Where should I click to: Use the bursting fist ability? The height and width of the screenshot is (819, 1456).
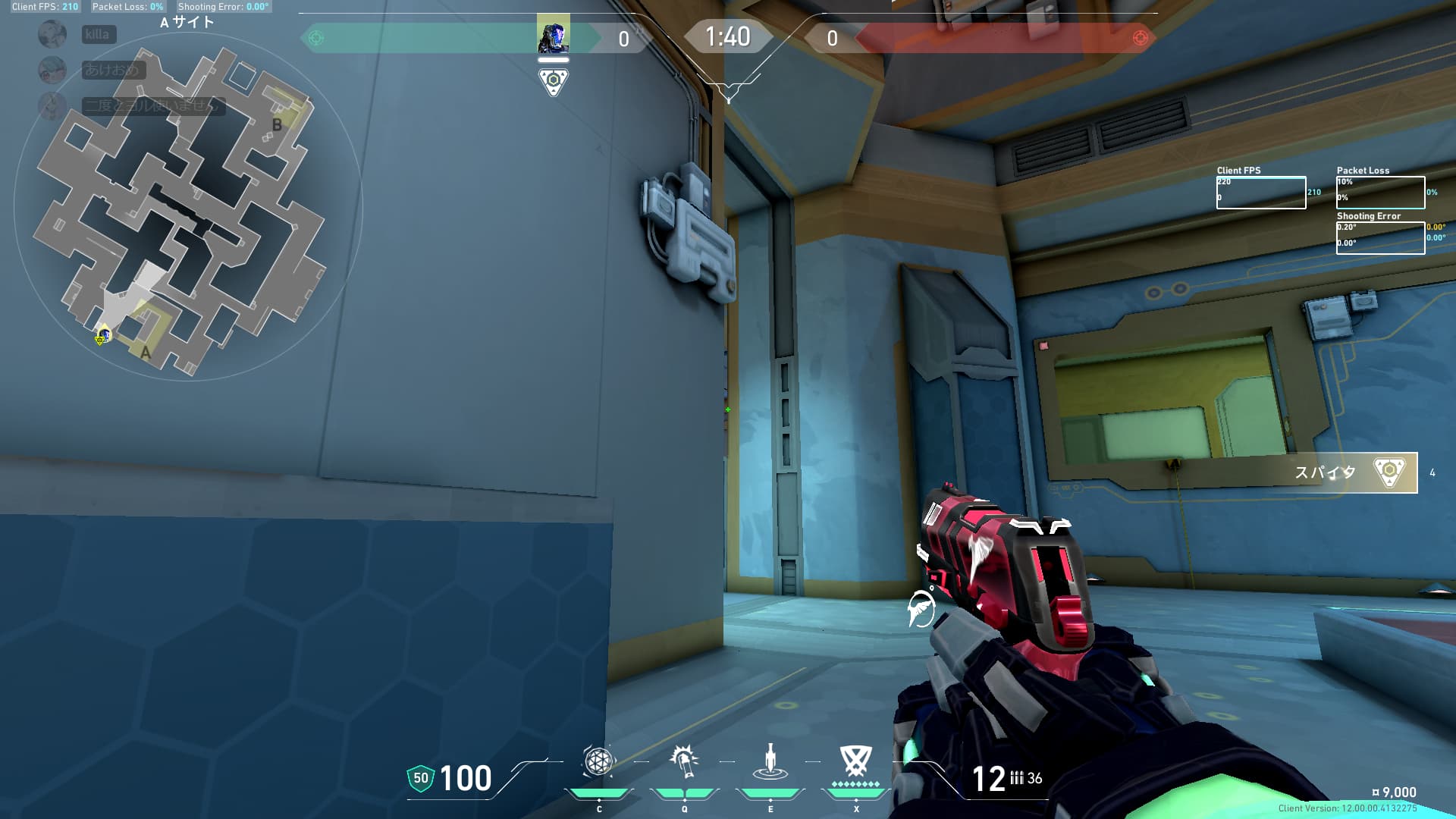[684, 761]
